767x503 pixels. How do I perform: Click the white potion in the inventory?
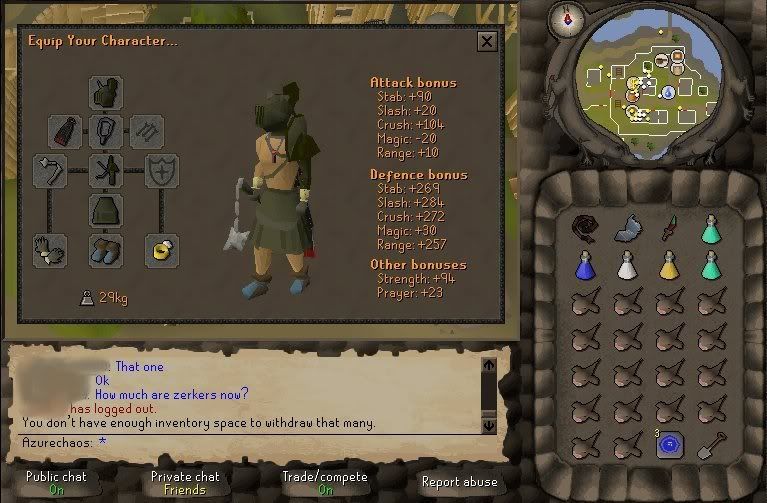[627, 265]
